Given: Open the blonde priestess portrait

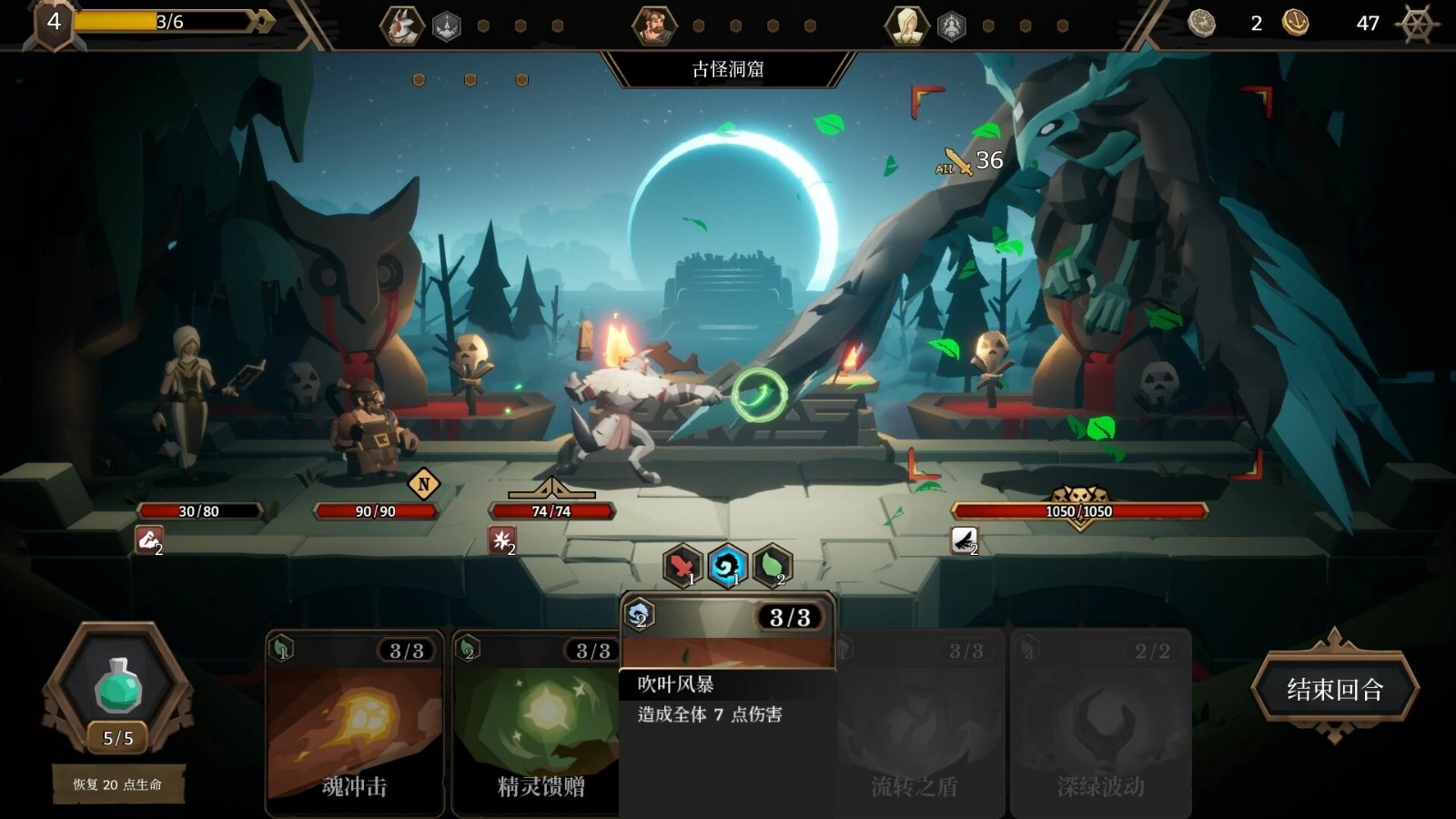Looking at the screenshot, I should pos(905,25).
